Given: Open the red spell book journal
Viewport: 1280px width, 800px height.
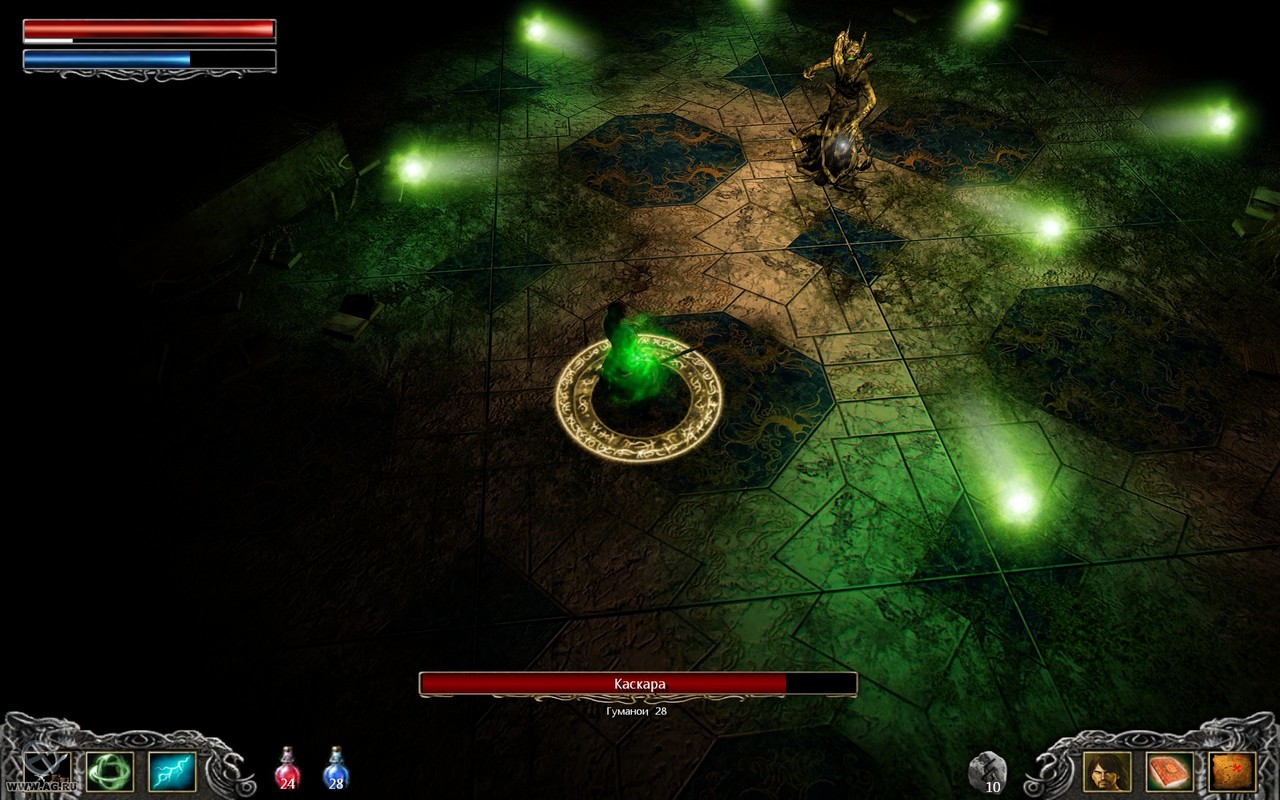Looking at the screenshot, I should coord(1170,771).
